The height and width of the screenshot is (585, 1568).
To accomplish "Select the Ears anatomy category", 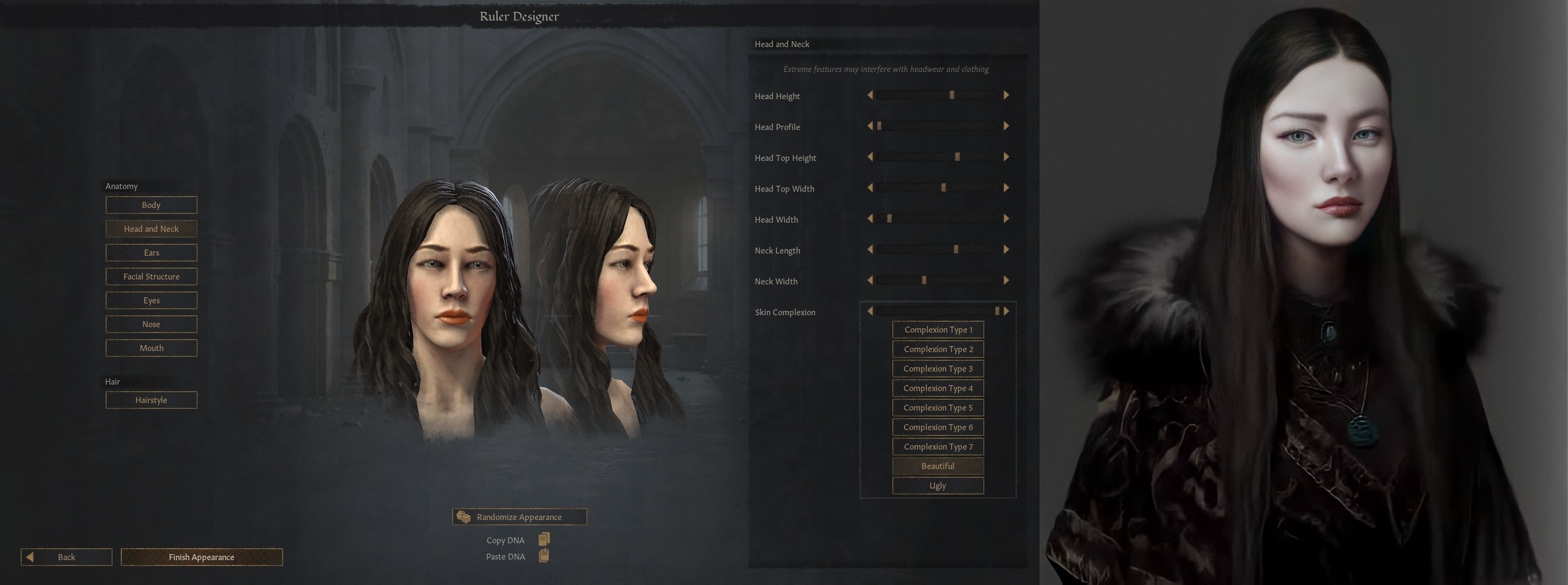I will pos(151,252).
